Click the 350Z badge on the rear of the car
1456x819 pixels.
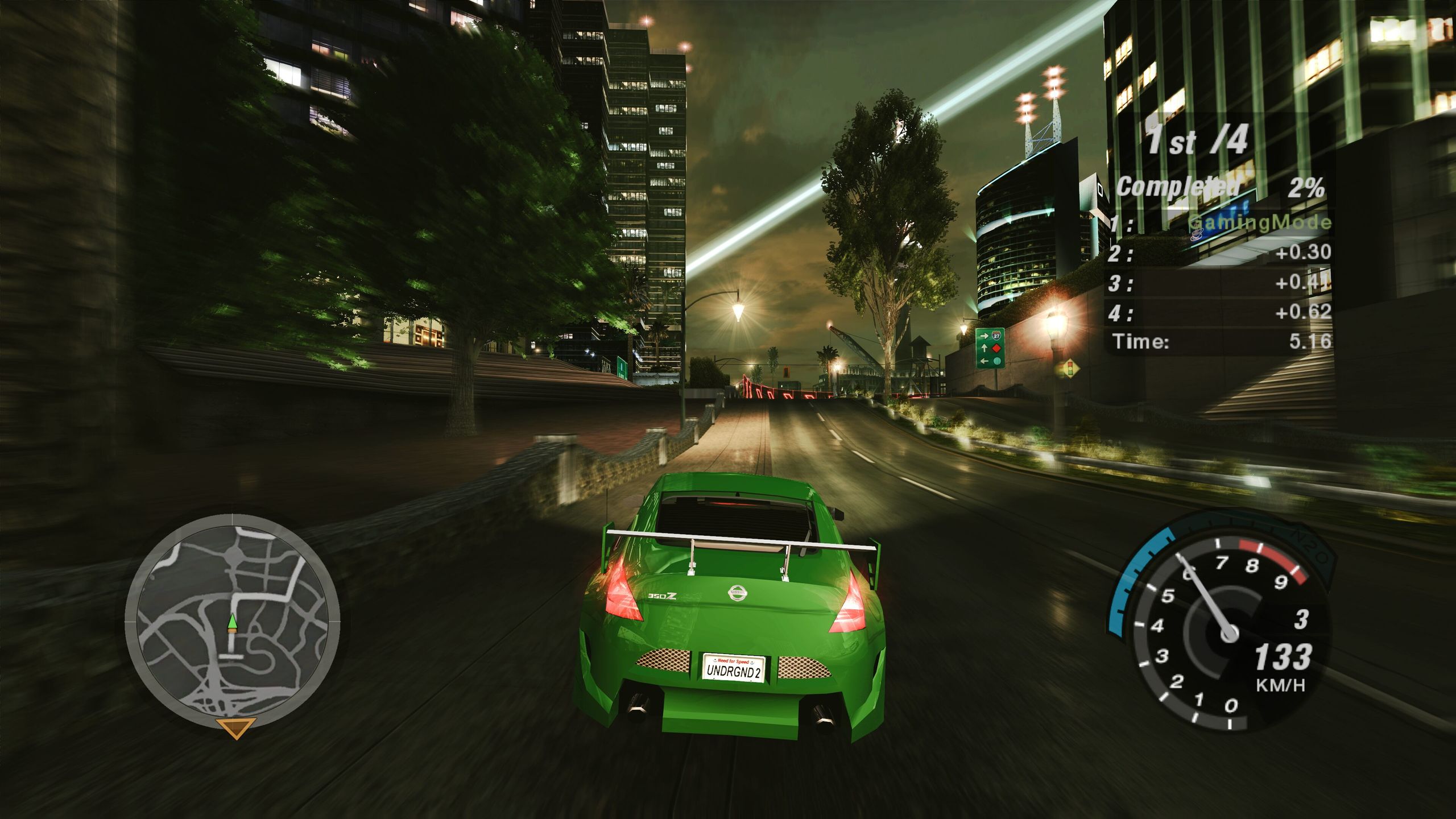[661, 597]
